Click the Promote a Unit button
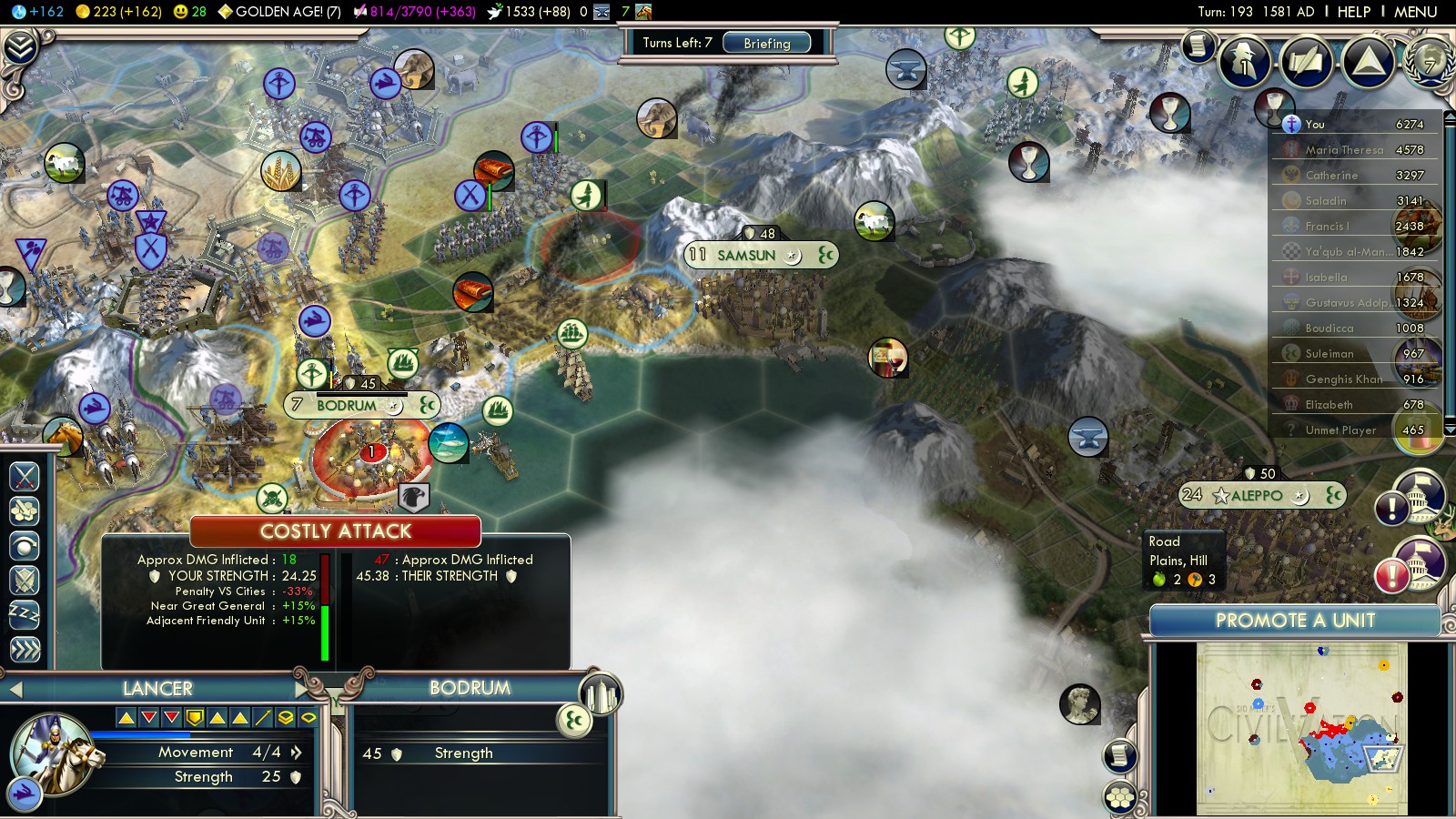 tap(1294, 621)
